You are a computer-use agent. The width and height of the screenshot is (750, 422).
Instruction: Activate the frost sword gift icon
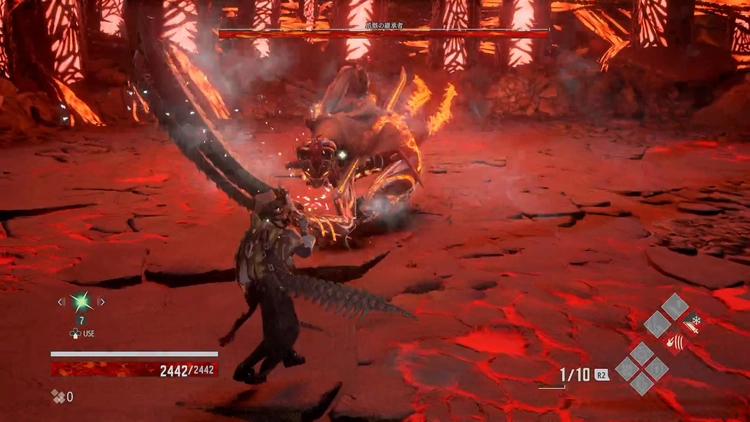point(695,322)
